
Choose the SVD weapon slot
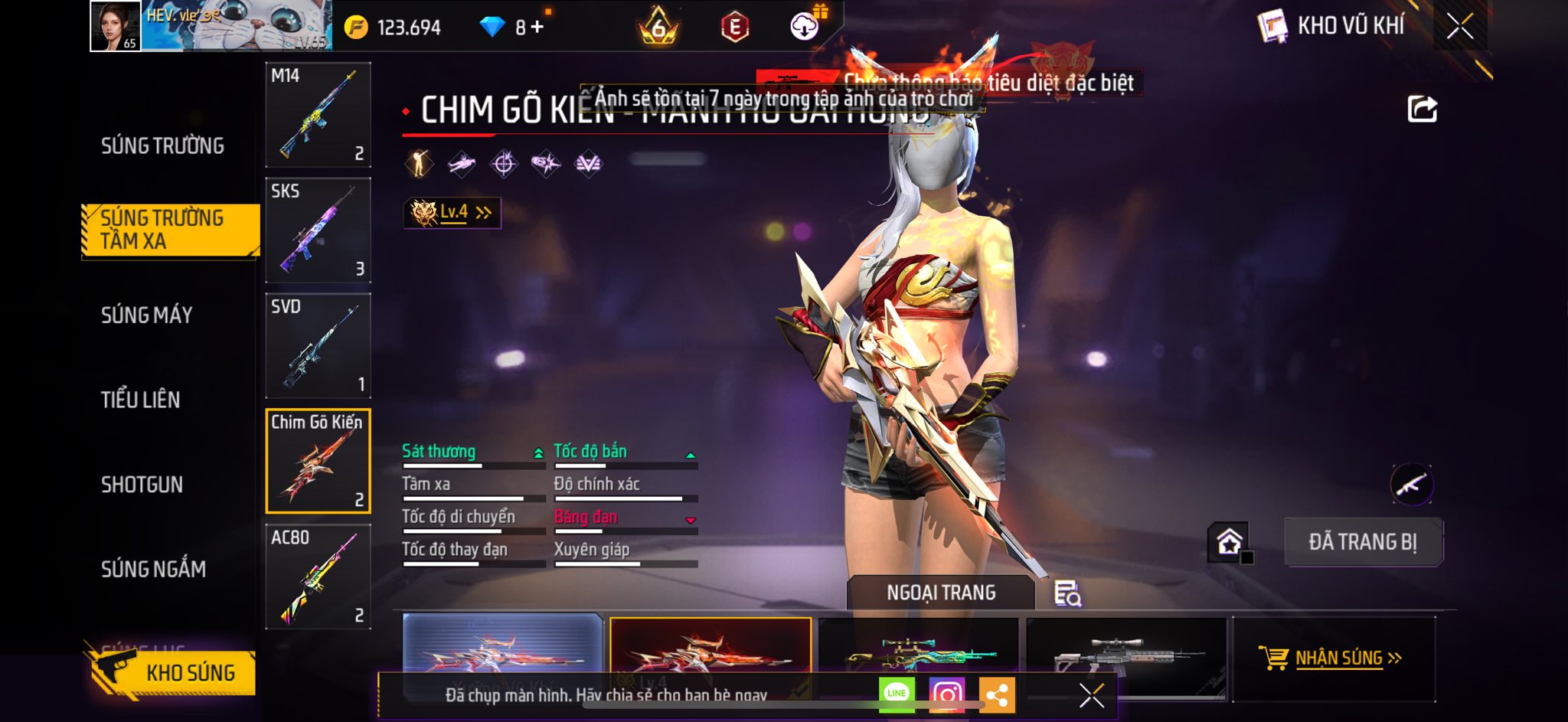coord(318,346)
